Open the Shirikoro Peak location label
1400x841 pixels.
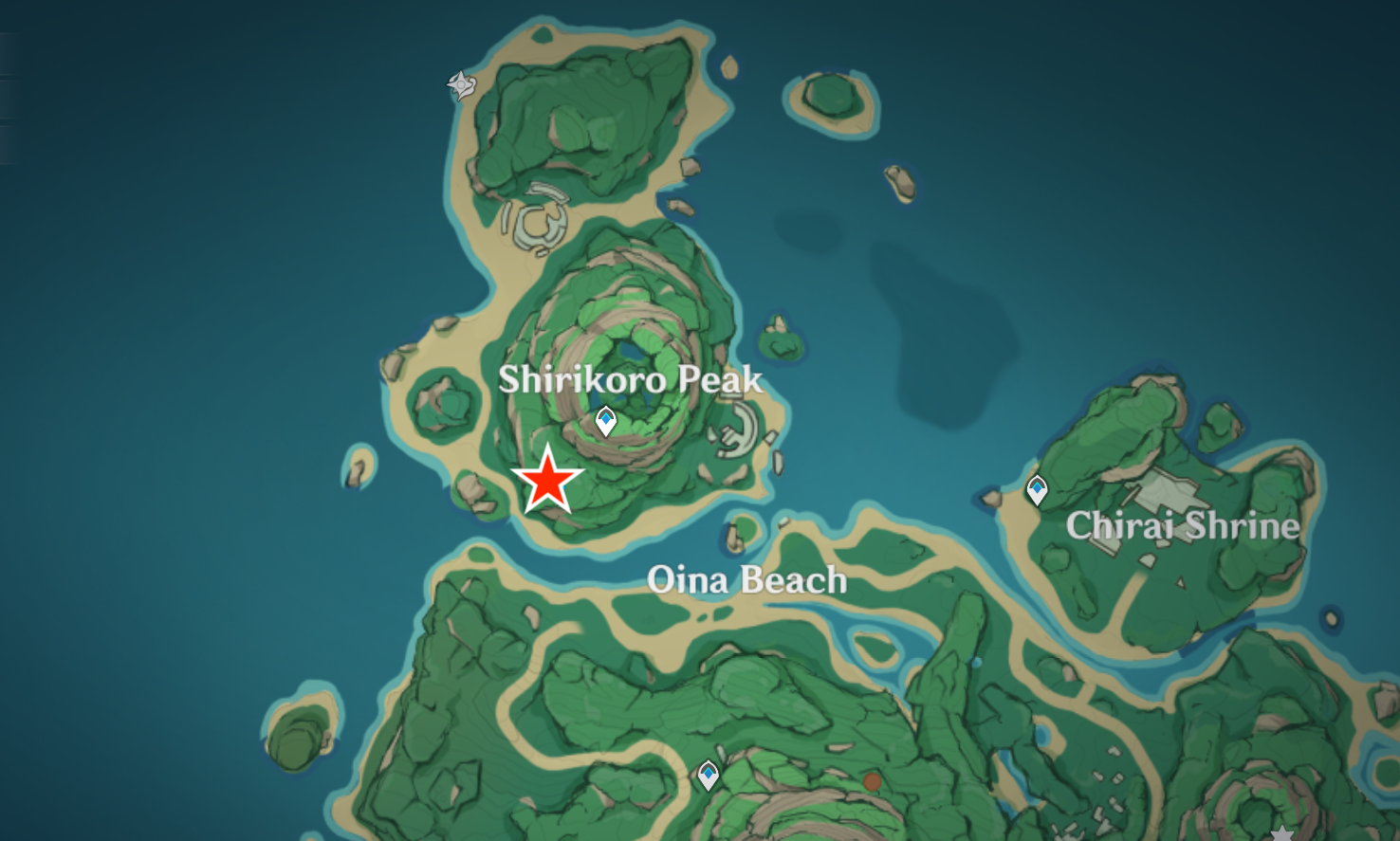pos(630,380)
